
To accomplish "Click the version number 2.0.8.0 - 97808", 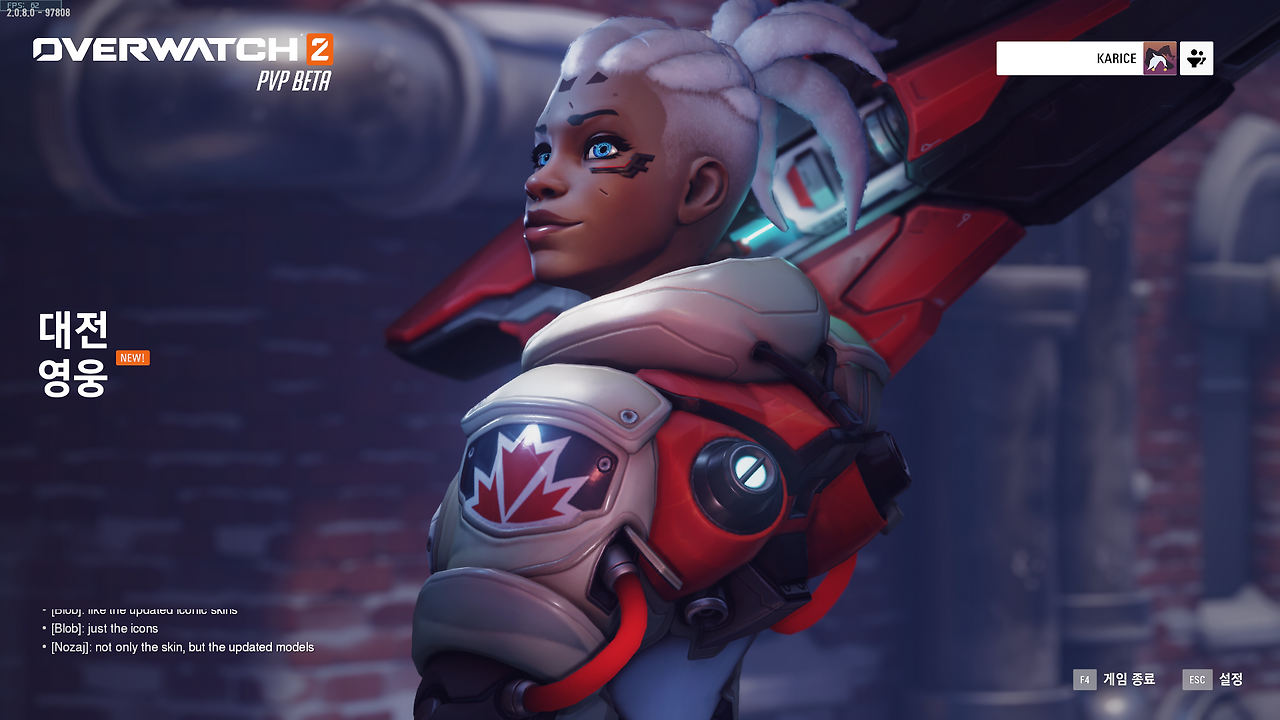I will pos(40,14).
